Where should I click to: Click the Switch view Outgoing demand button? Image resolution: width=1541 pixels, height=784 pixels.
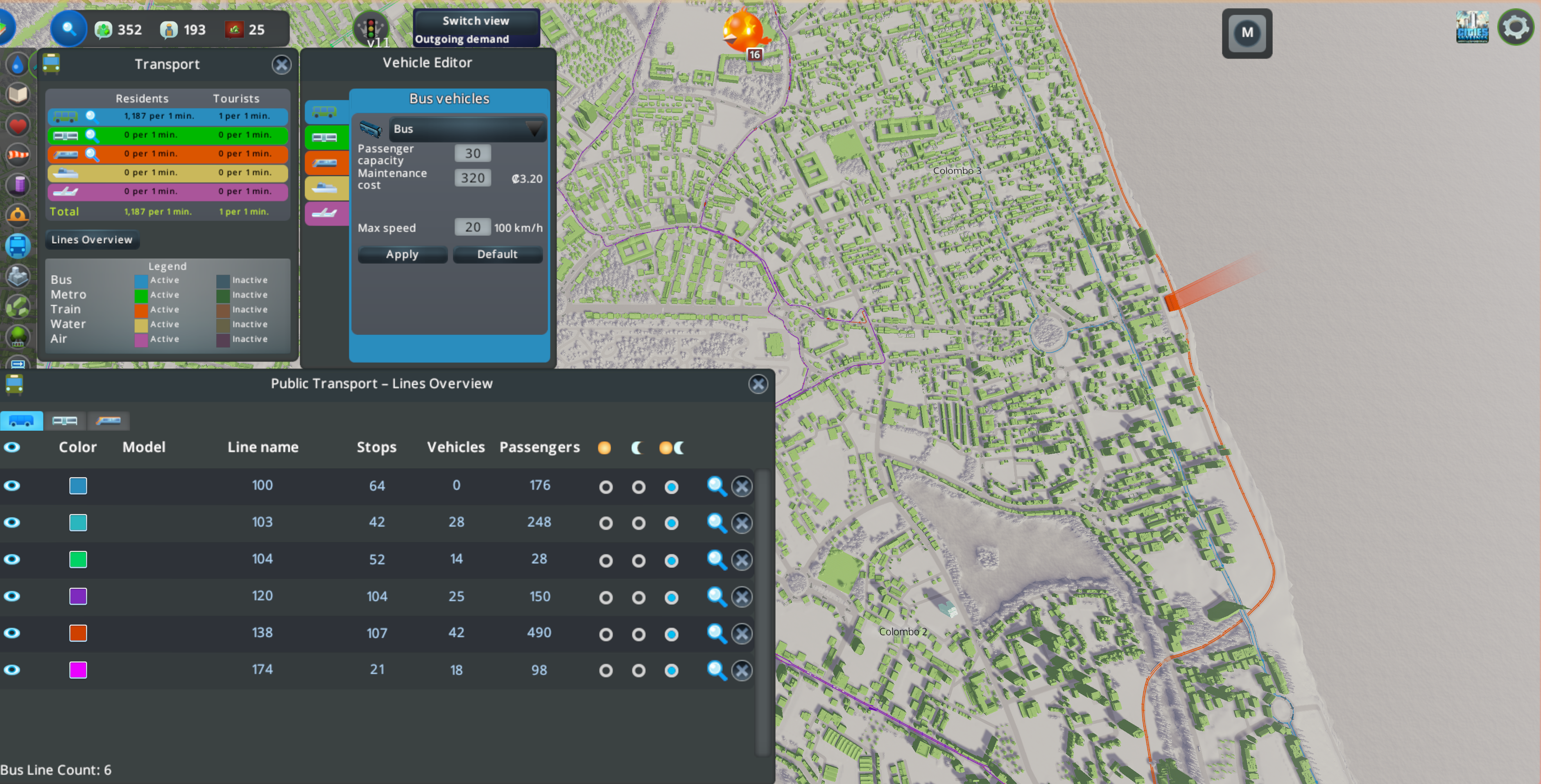(x=476, y=29)
